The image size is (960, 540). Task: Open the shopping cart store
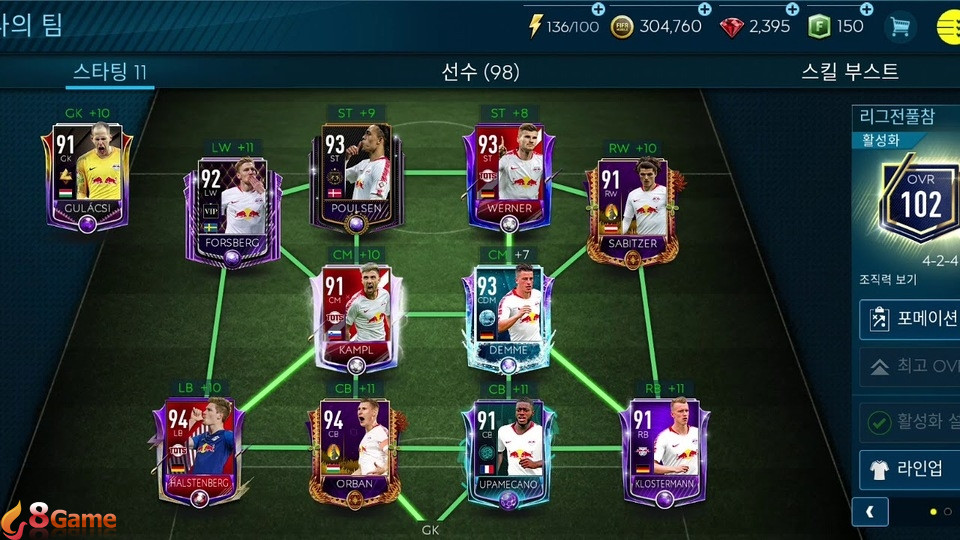pyautogui.click(x=900, y=27)
